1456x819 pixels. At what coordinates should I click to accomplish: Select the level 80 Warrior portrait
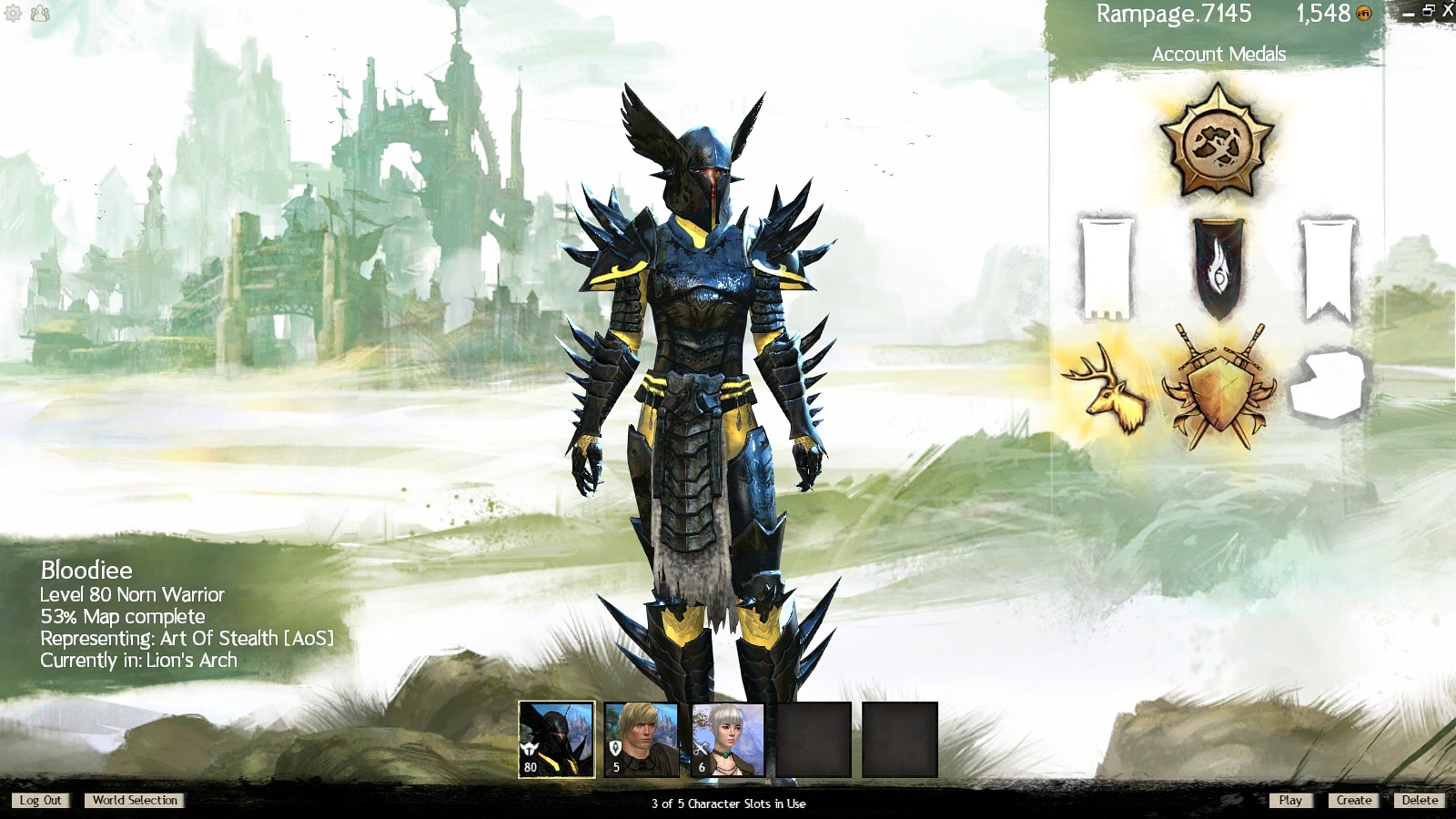(556, 739)
